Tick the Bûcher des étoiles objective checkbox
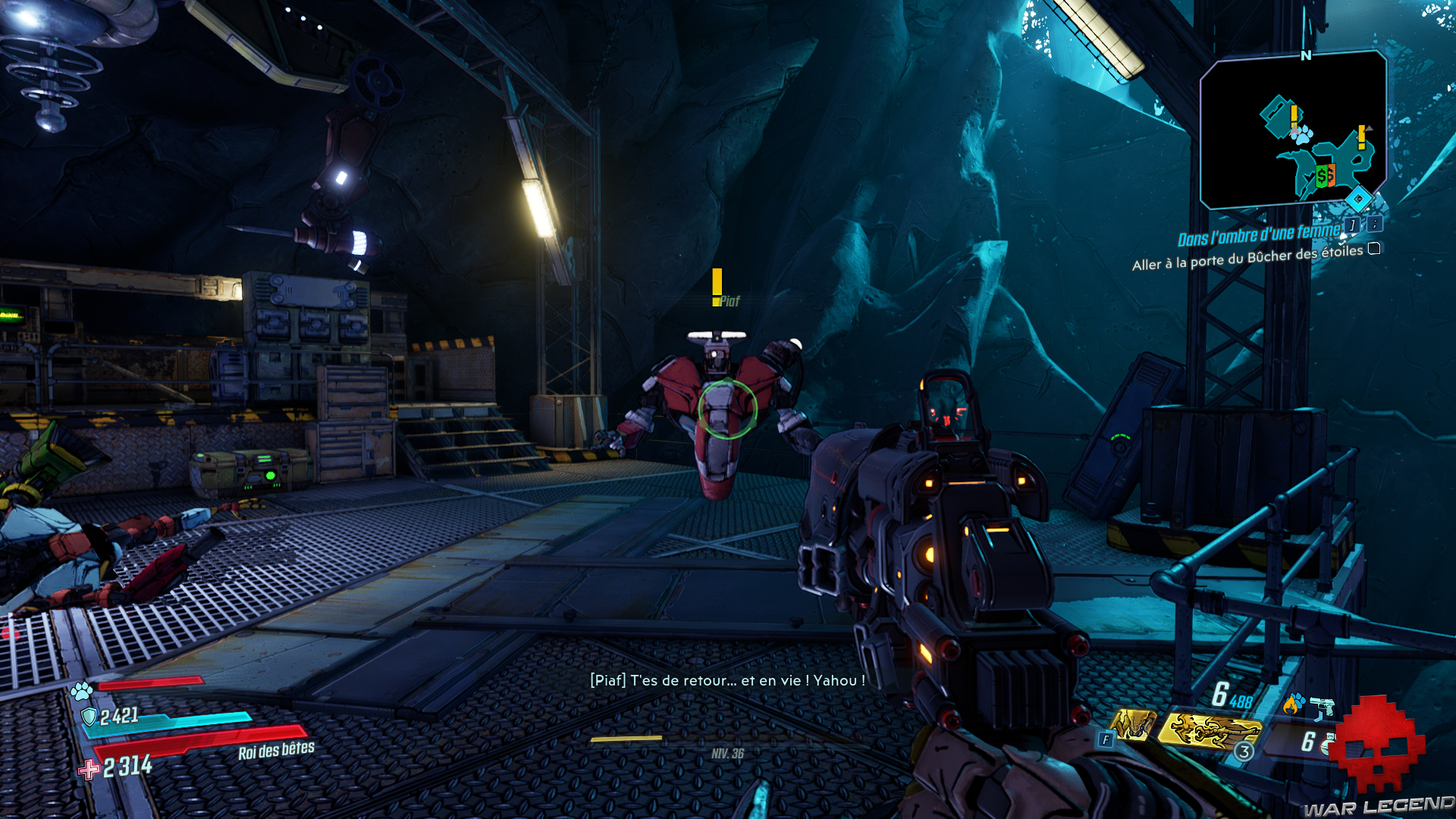1456x819 pixels. tap(1374, 249)
